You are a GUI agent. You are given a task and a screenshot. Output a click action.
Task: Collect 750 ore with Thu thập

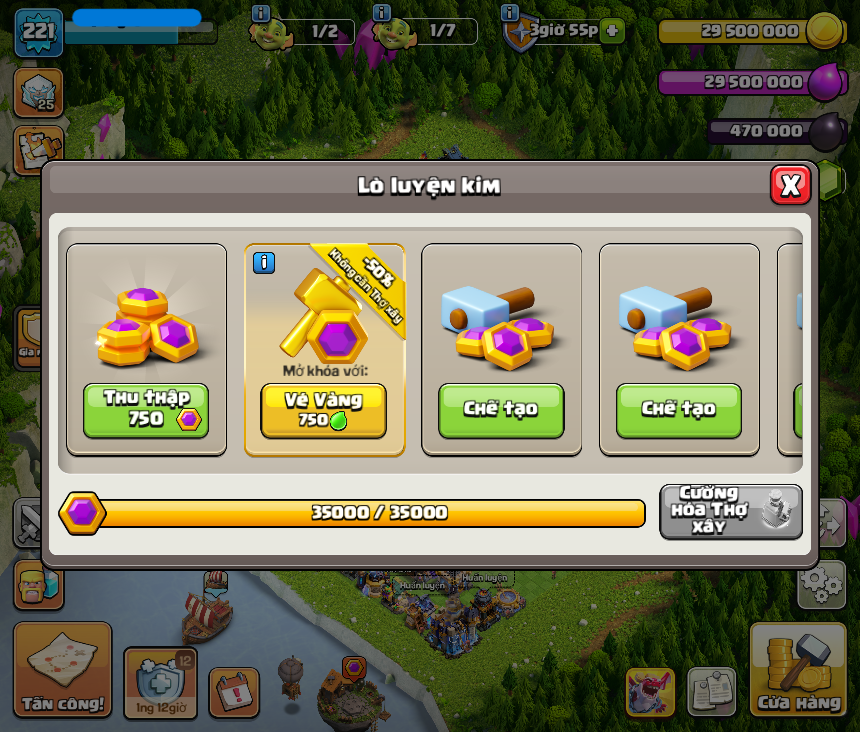tap(146, 410)
